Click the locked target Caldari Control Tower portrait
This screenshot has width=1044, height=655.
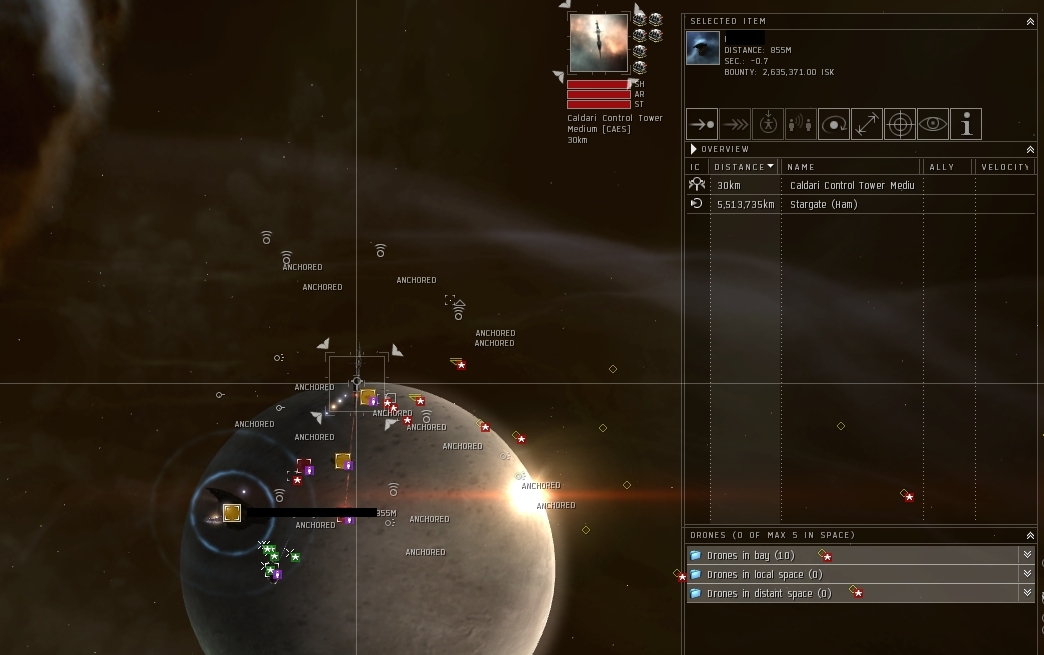pos(598,43)
